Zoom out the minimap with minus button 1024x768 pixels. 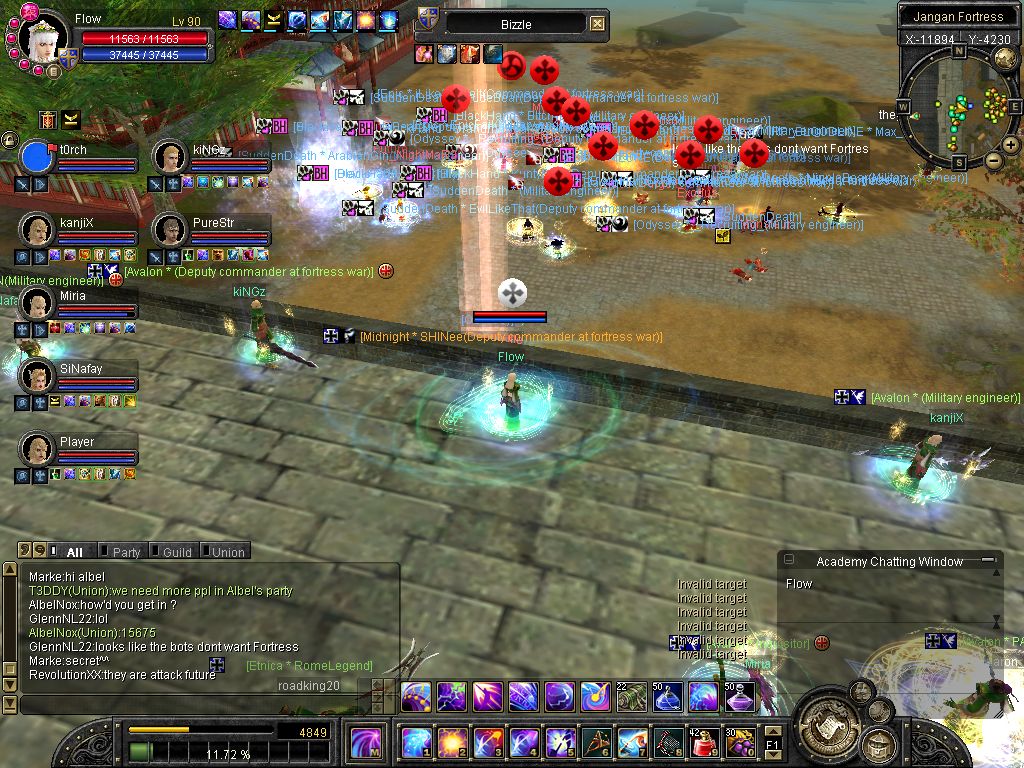click(995, 160)
